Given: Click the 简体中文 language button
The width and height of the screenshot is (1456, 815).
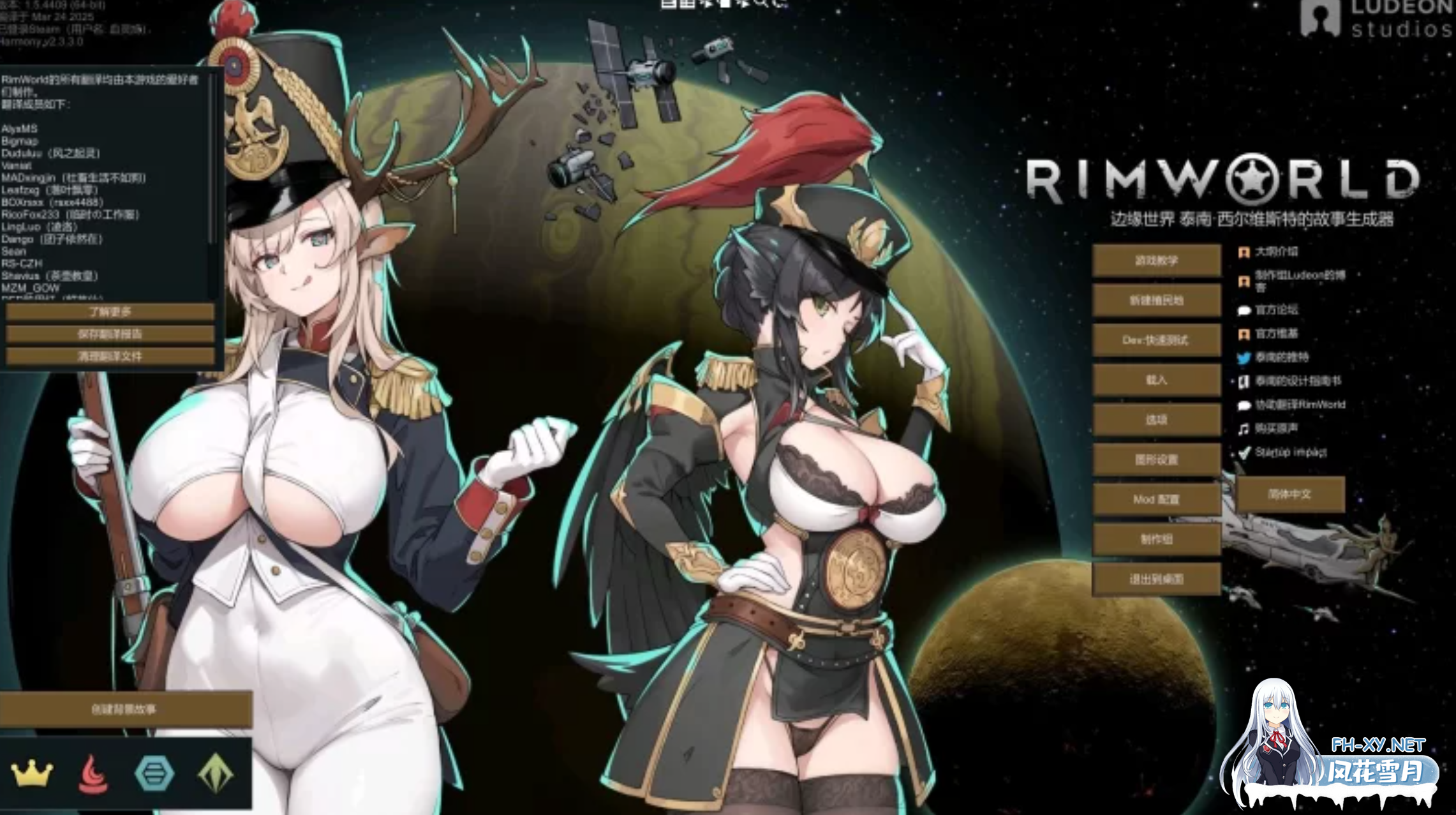Looking at the screenshot, I should point(1289,494).
